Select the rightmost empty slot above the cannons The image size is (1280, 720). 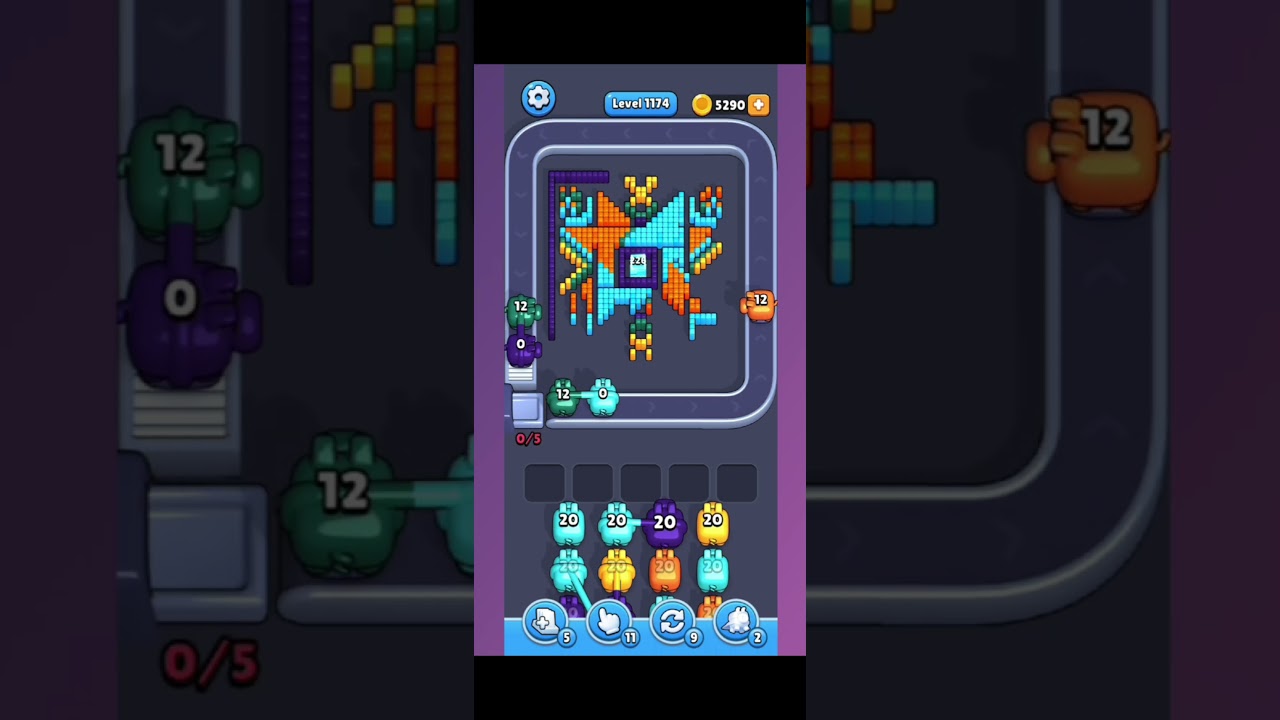click(735, 482)
